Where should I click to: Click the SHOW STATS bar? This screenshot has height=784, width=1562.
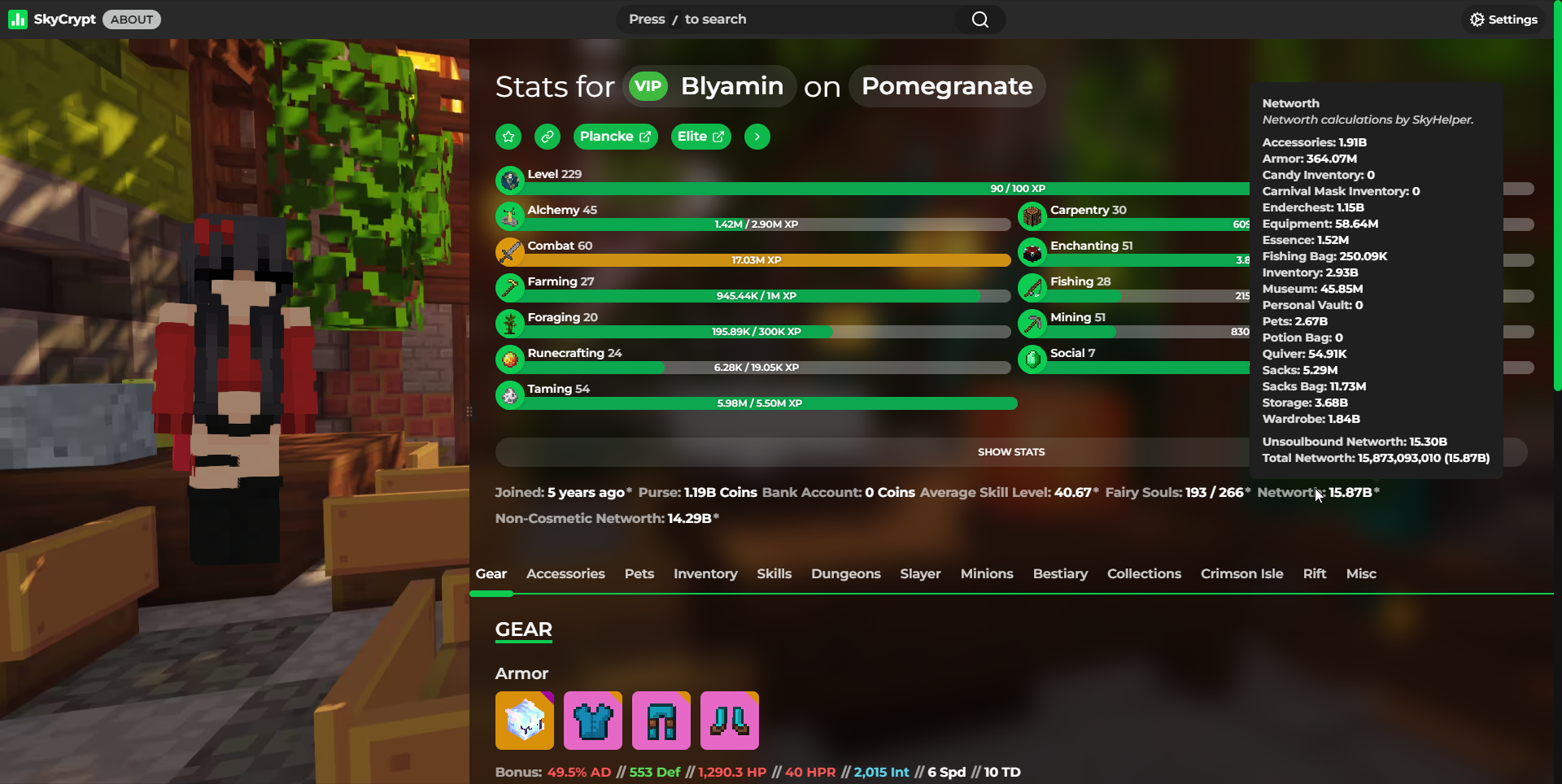click(x=1010, y=452)
